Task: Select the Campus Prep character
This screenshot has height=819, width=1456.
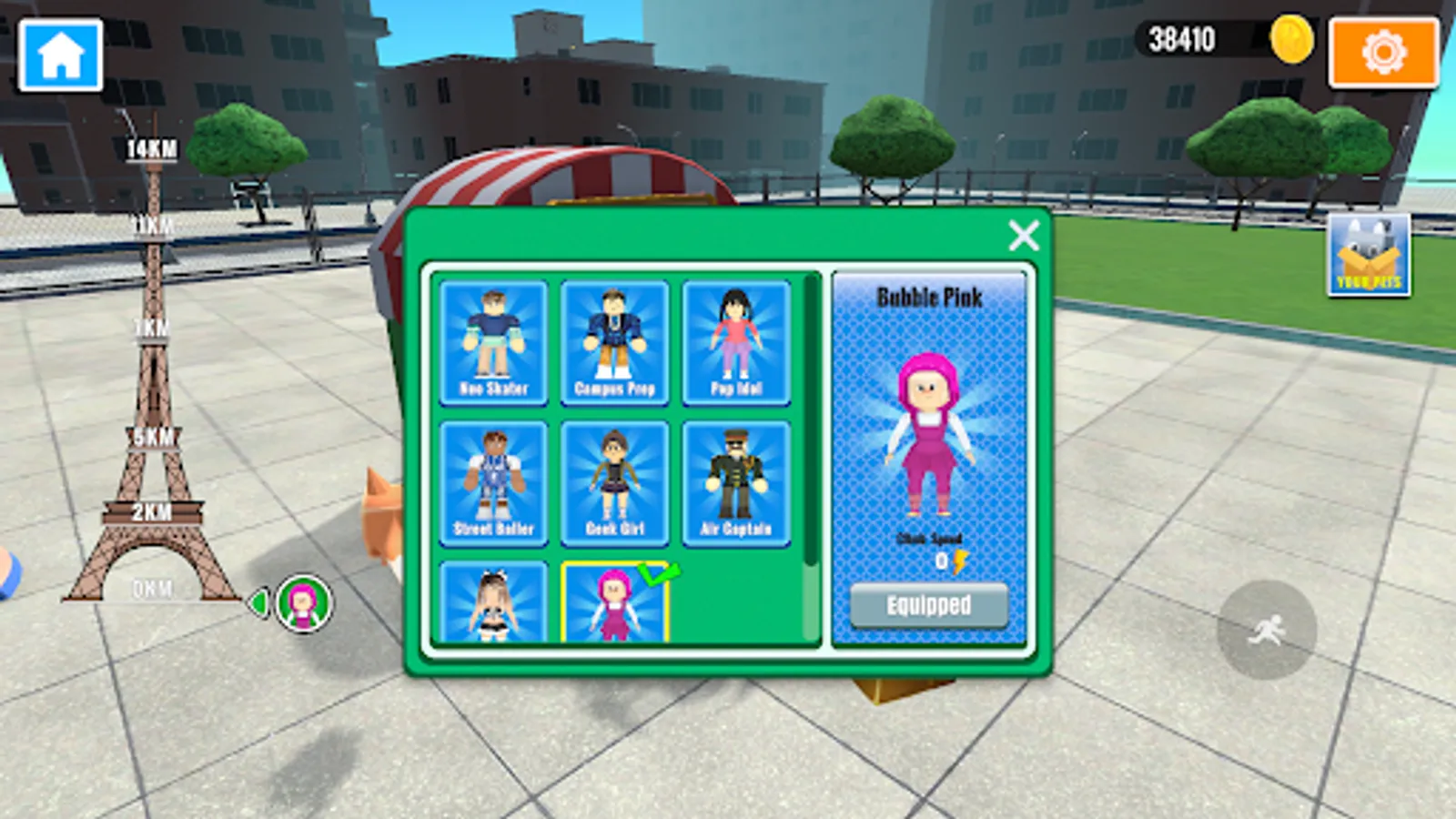Action: (617, 344)
